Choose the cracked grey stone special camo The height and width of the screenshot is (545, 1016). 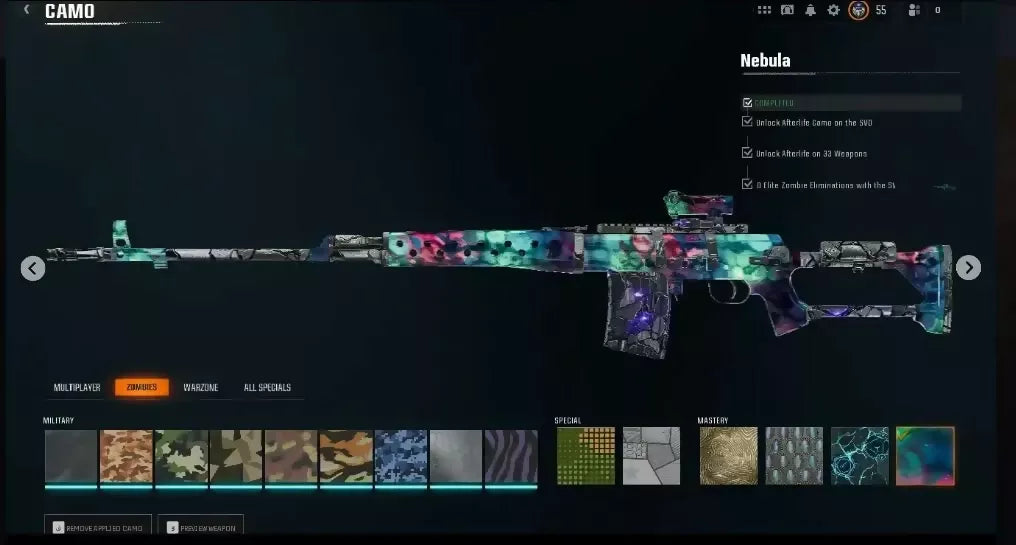coord(651,456)
